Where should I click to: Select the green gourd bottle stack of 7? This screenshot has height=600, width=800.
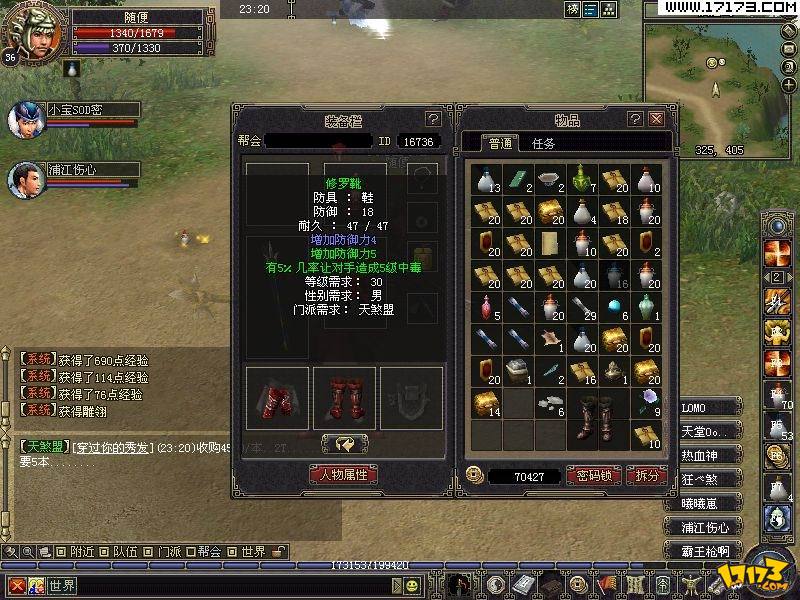[582, 180]
